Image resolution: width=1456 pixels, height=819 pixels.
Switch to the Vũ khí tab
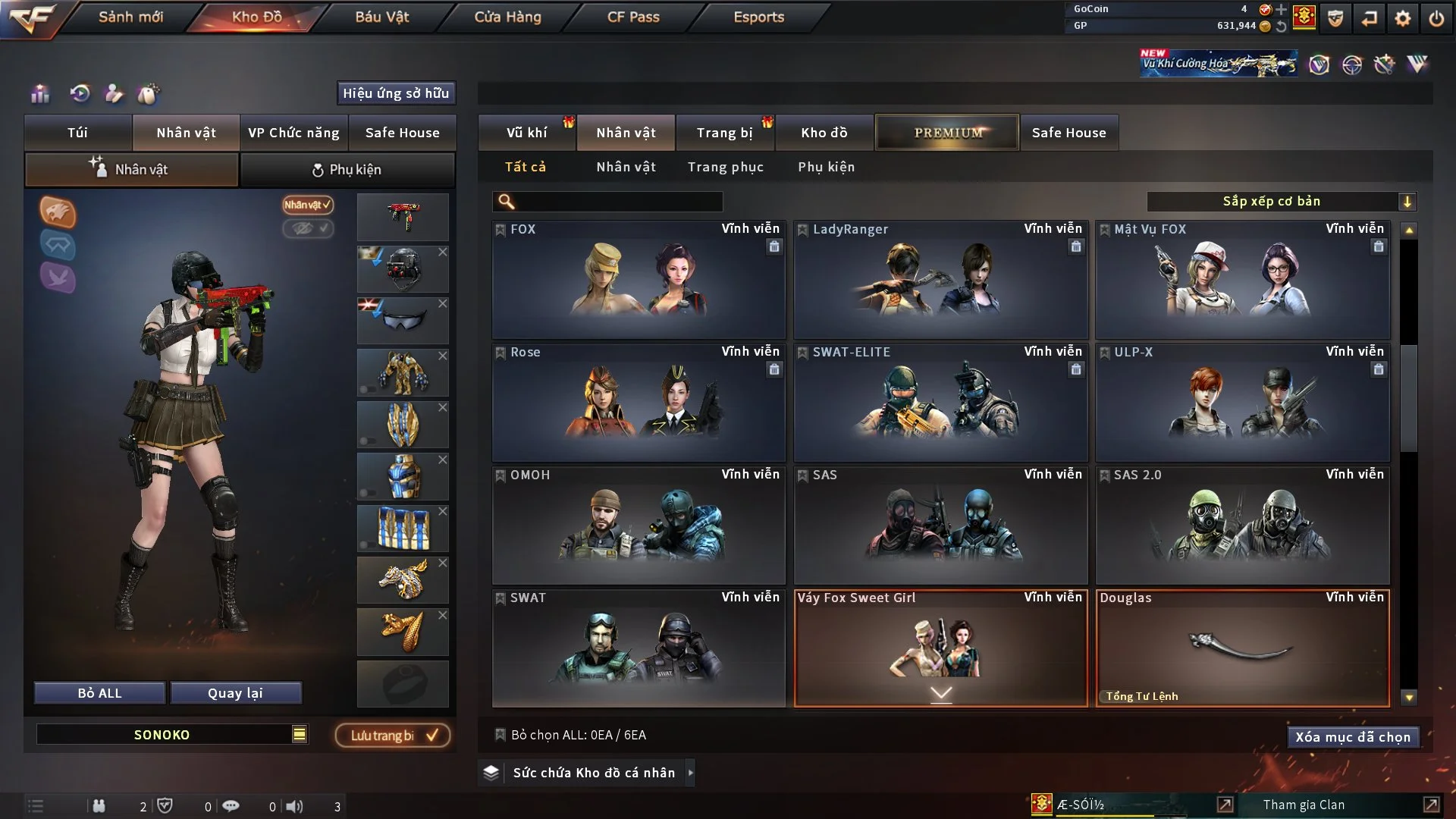click(x=526, y=133)
